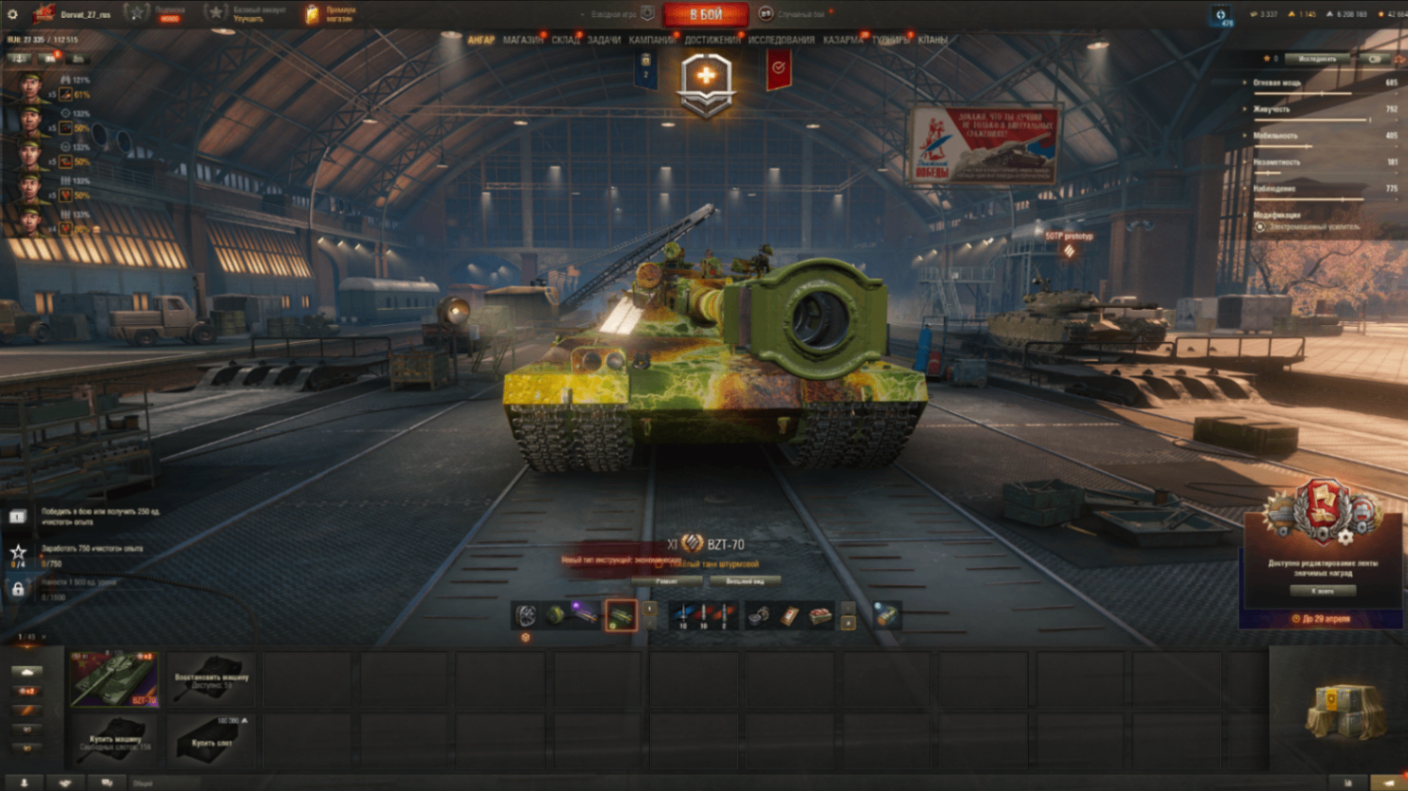This screenshot has width=1408, height=791.
Task: Select the BZT-70 tank in the carousel
Action: pos(114,679)
